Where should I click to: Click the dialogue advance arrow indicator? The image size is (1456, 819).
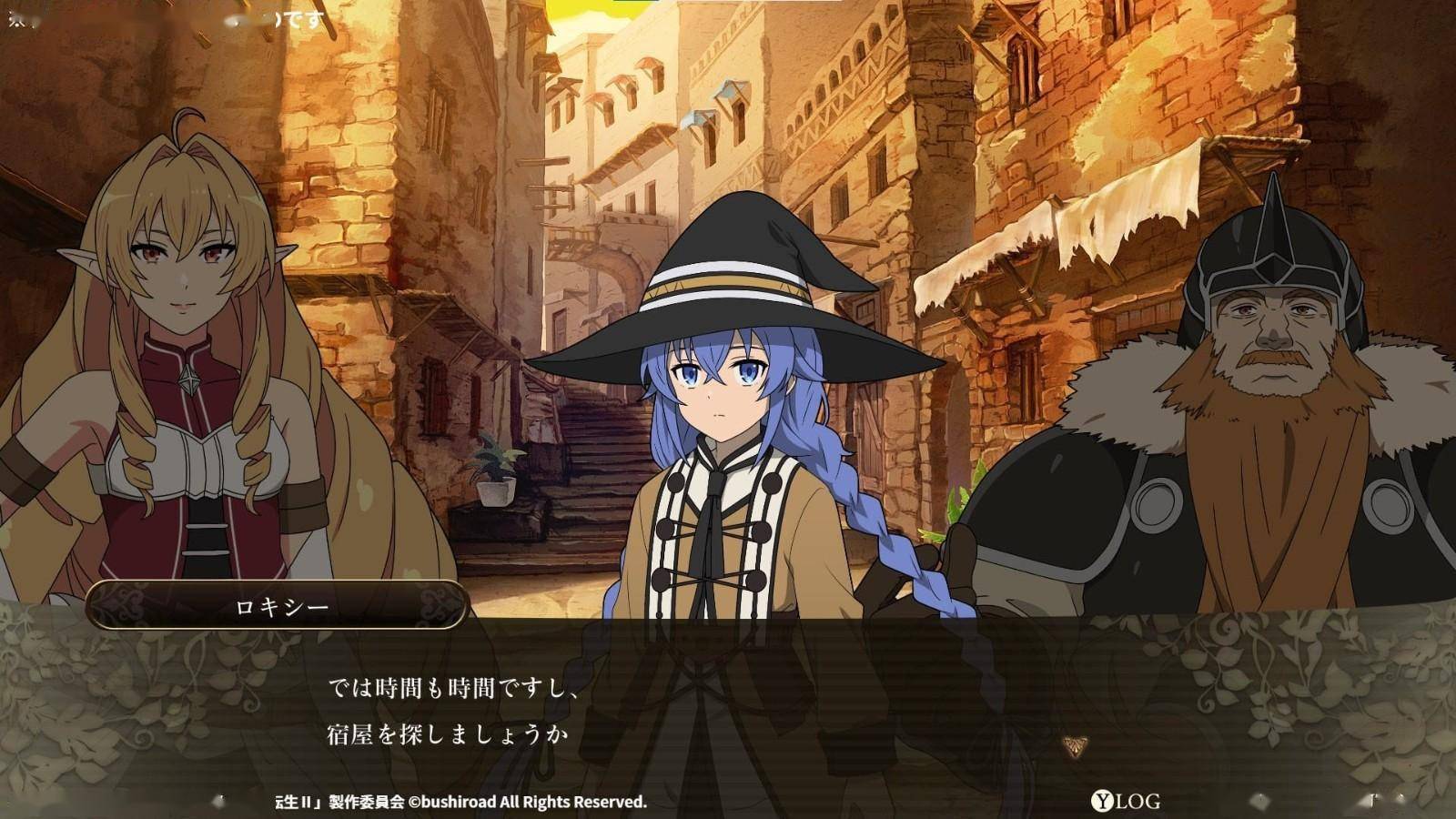[1075, 747]
